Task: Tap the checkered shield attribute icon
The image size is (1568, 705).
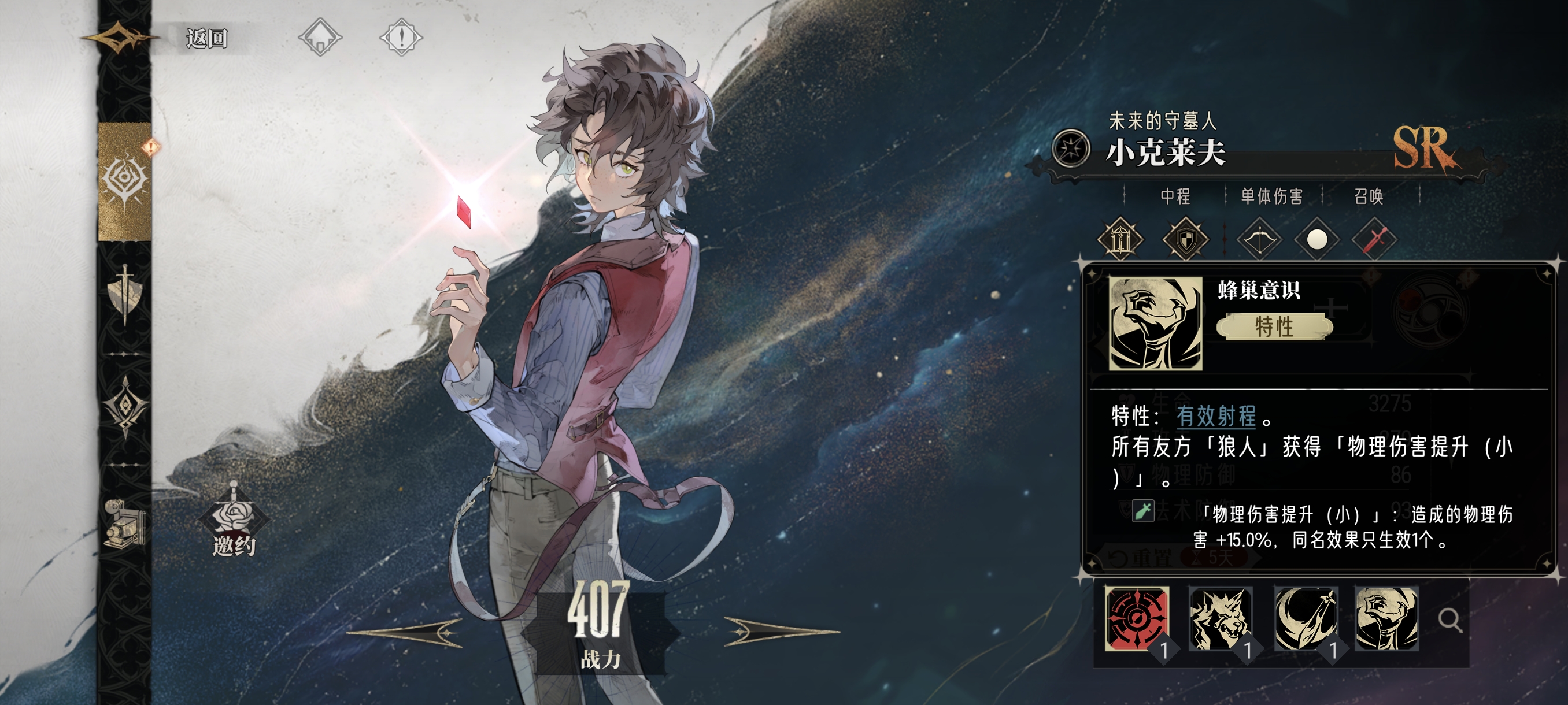Action: pos(1185,240)
